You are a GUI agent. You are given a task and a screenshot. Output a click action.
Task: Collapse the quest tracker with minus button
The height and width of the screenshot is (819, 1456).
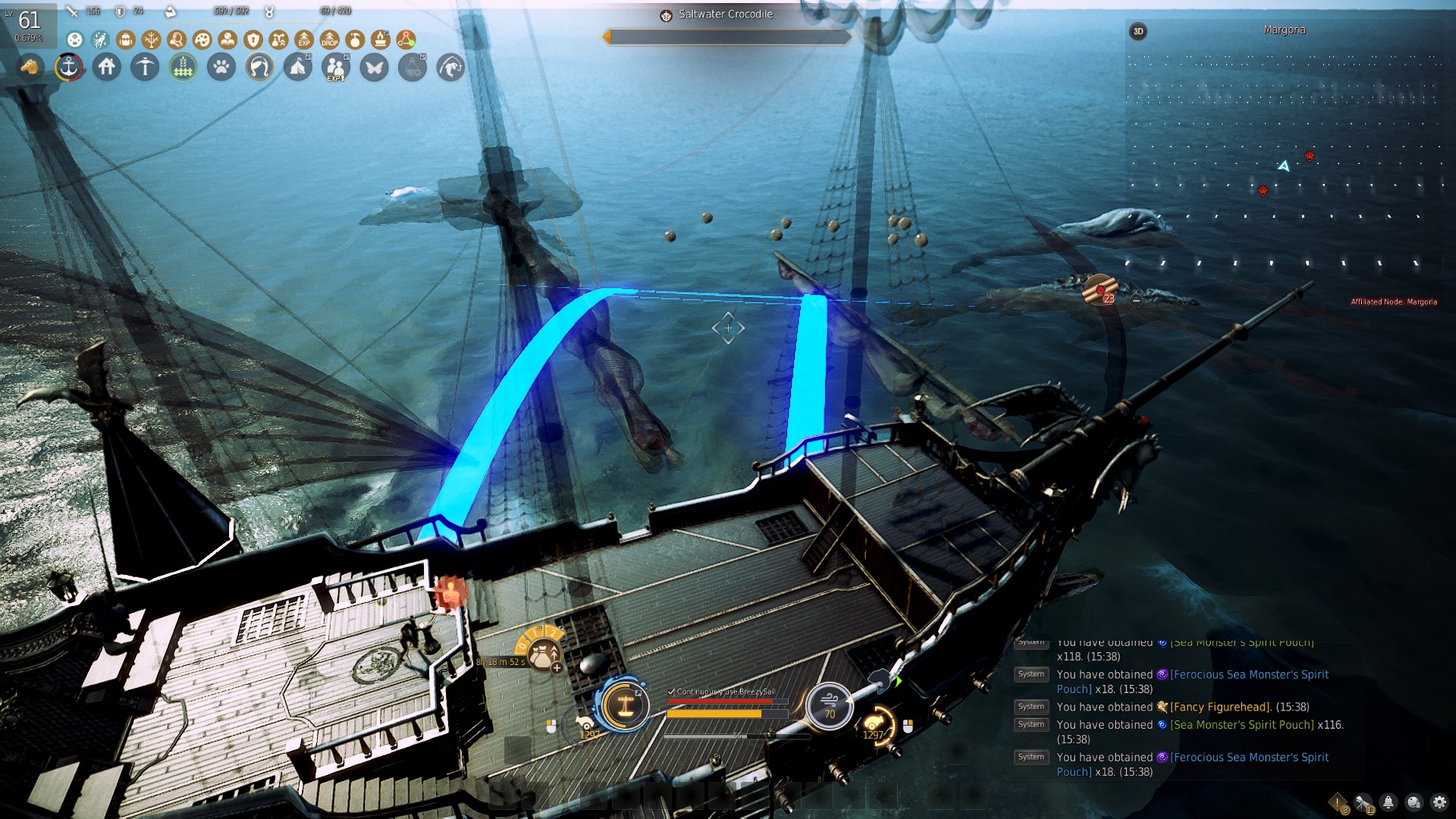pyautogui.click(x=1136, y=300)
